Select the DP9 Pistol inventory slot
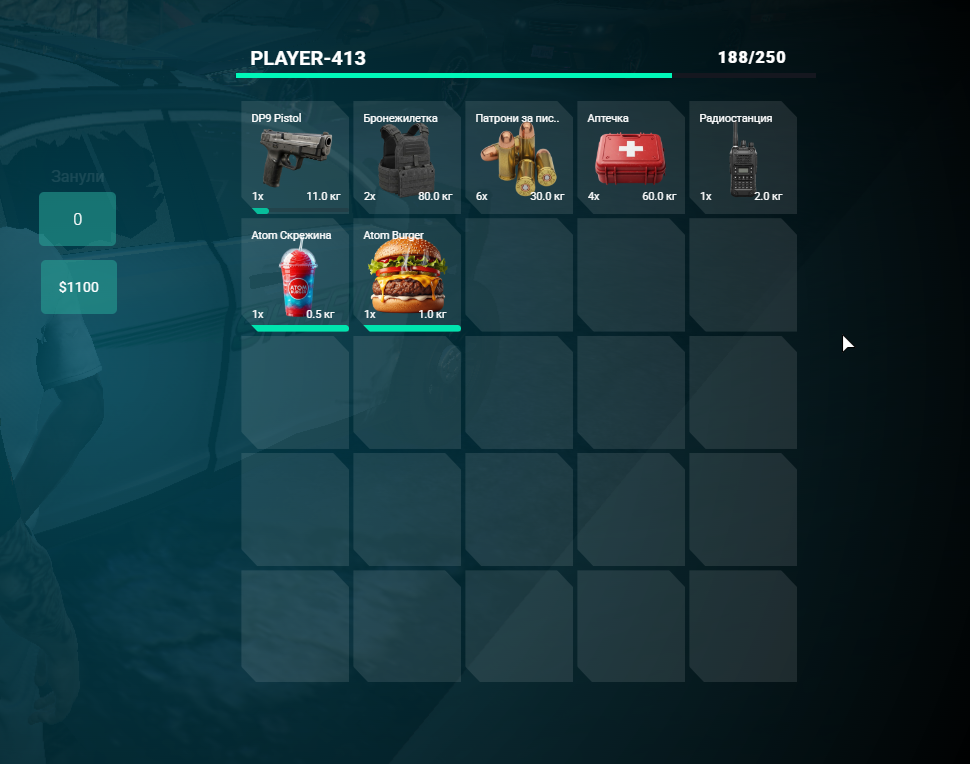This screenshot has width=970, height=764. pyautogui.click(x=295, y=158)
